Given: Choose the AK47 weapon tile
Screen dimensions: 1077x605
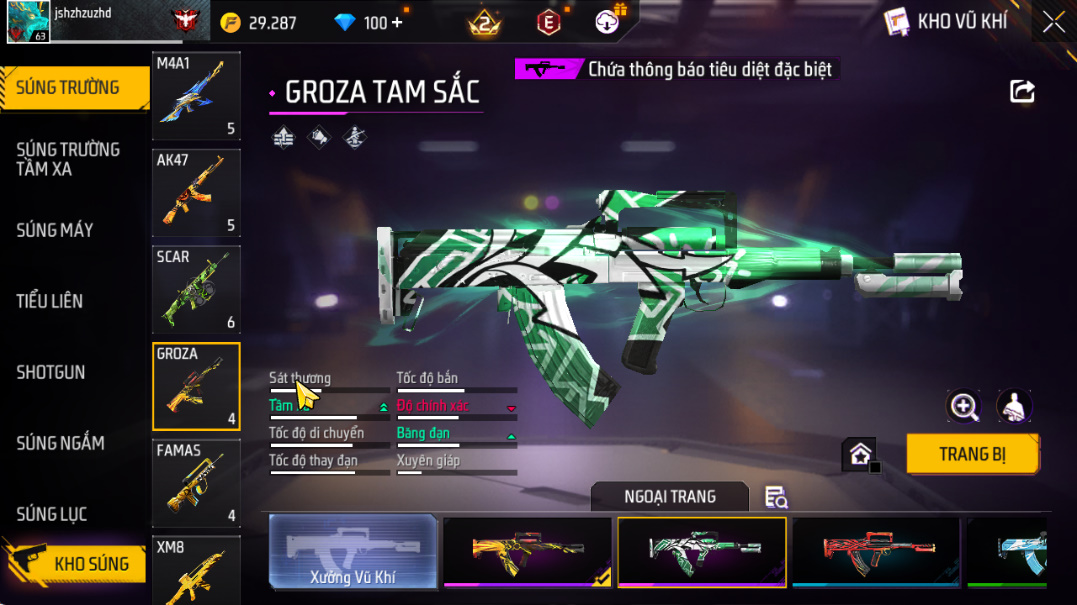Looking at the screenshot, I should tap(196, 193).
